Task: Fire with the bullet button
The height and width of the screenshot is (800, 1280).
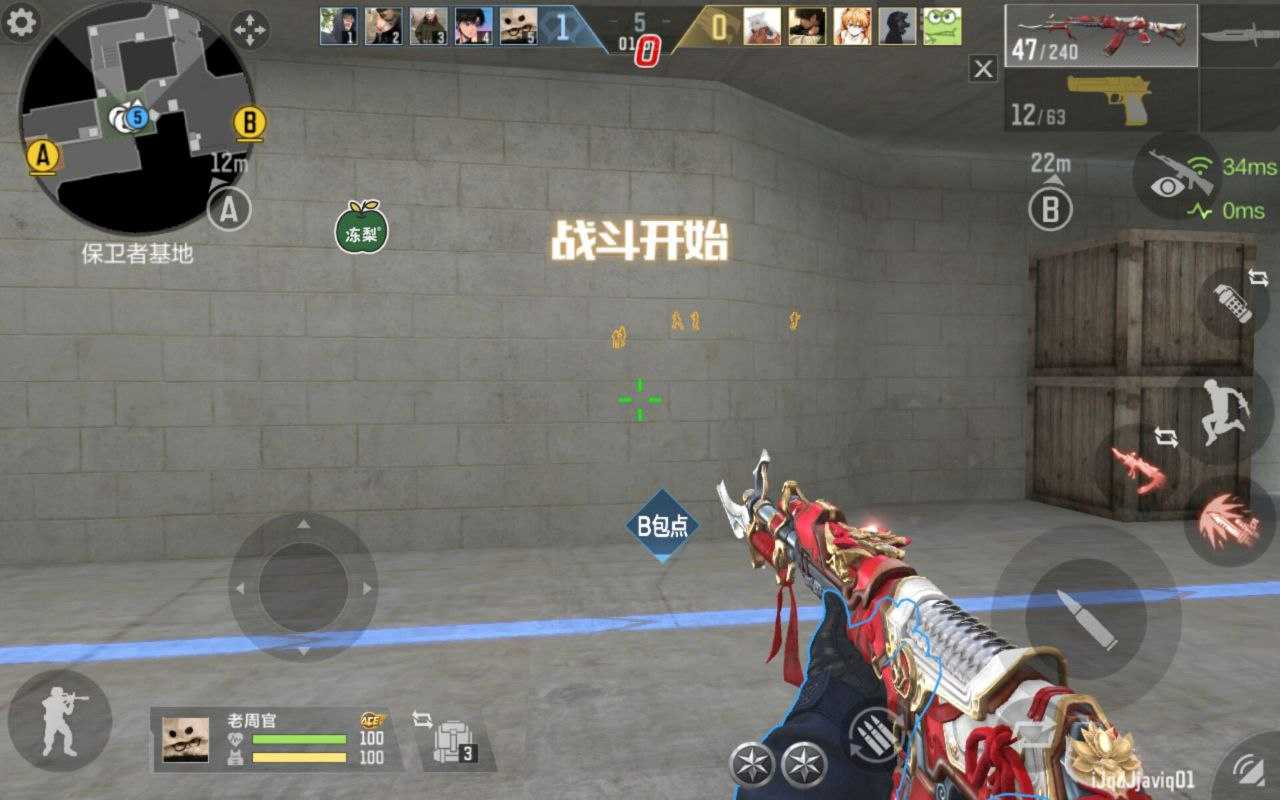Action: click(x=1086, y=617)
